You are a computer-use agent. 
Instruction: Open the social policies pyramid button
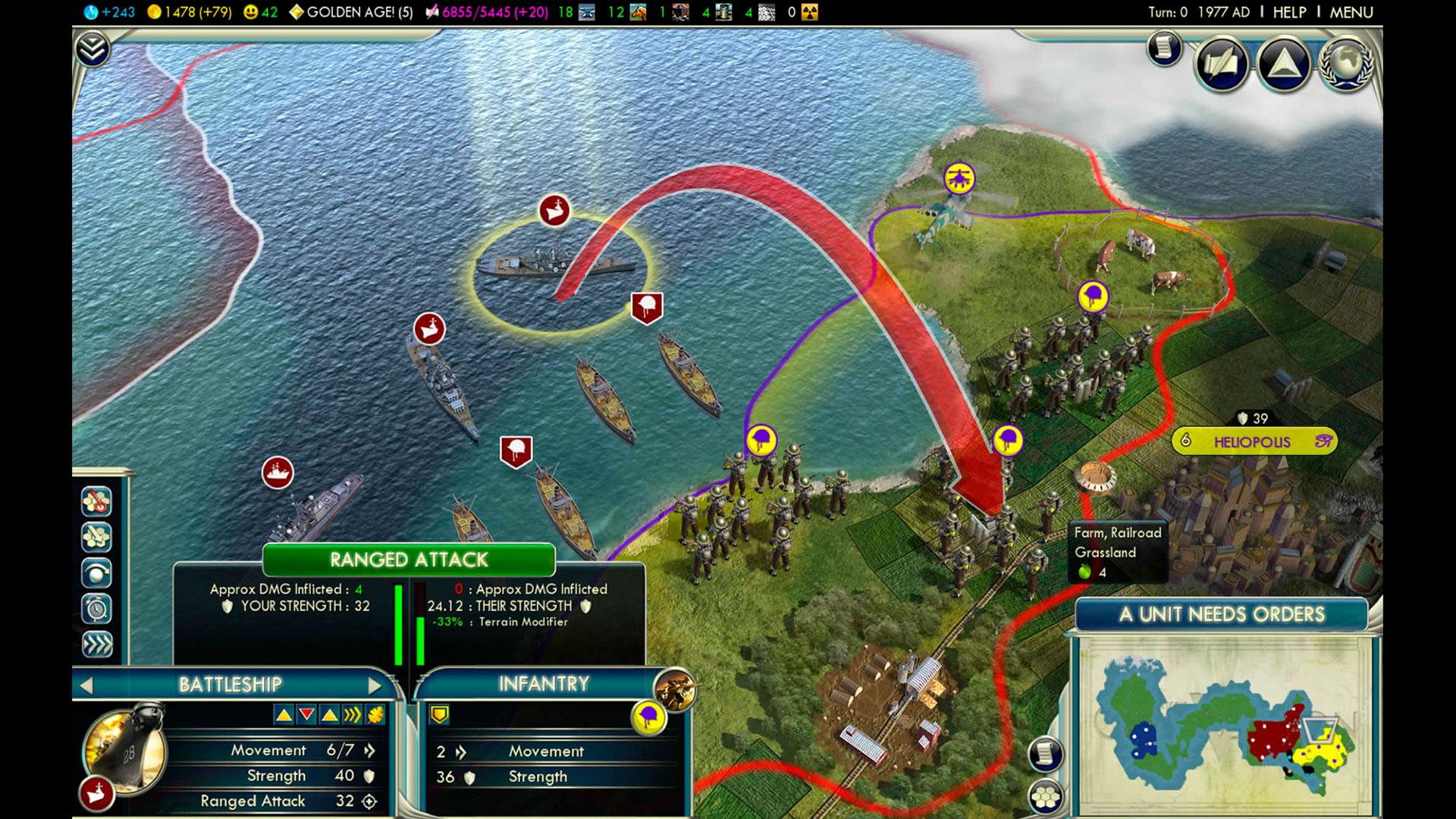pyautogui.click(x=1284, y=65)
